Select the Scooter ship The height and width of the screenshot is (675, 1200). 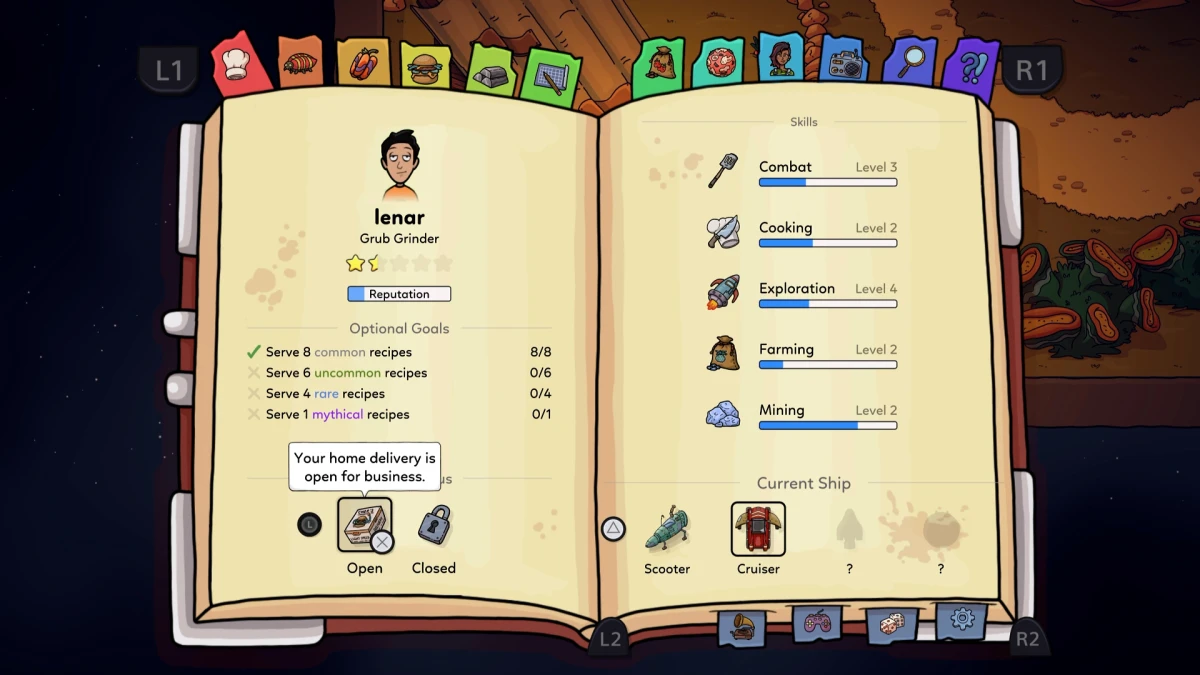click(x=667, y=529)
